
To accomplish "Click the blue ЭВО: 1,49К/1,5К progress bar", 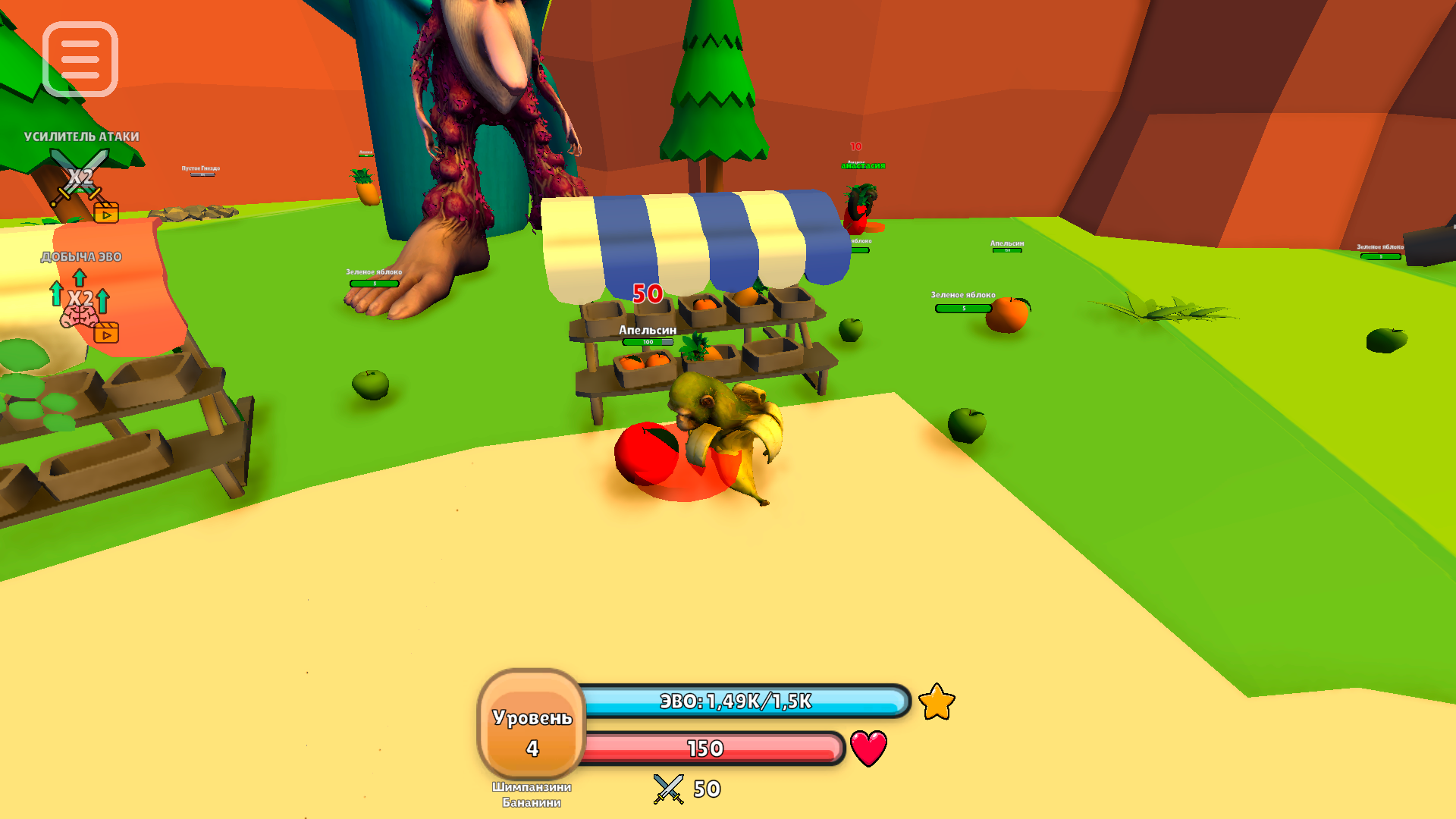I will [735, 701].
